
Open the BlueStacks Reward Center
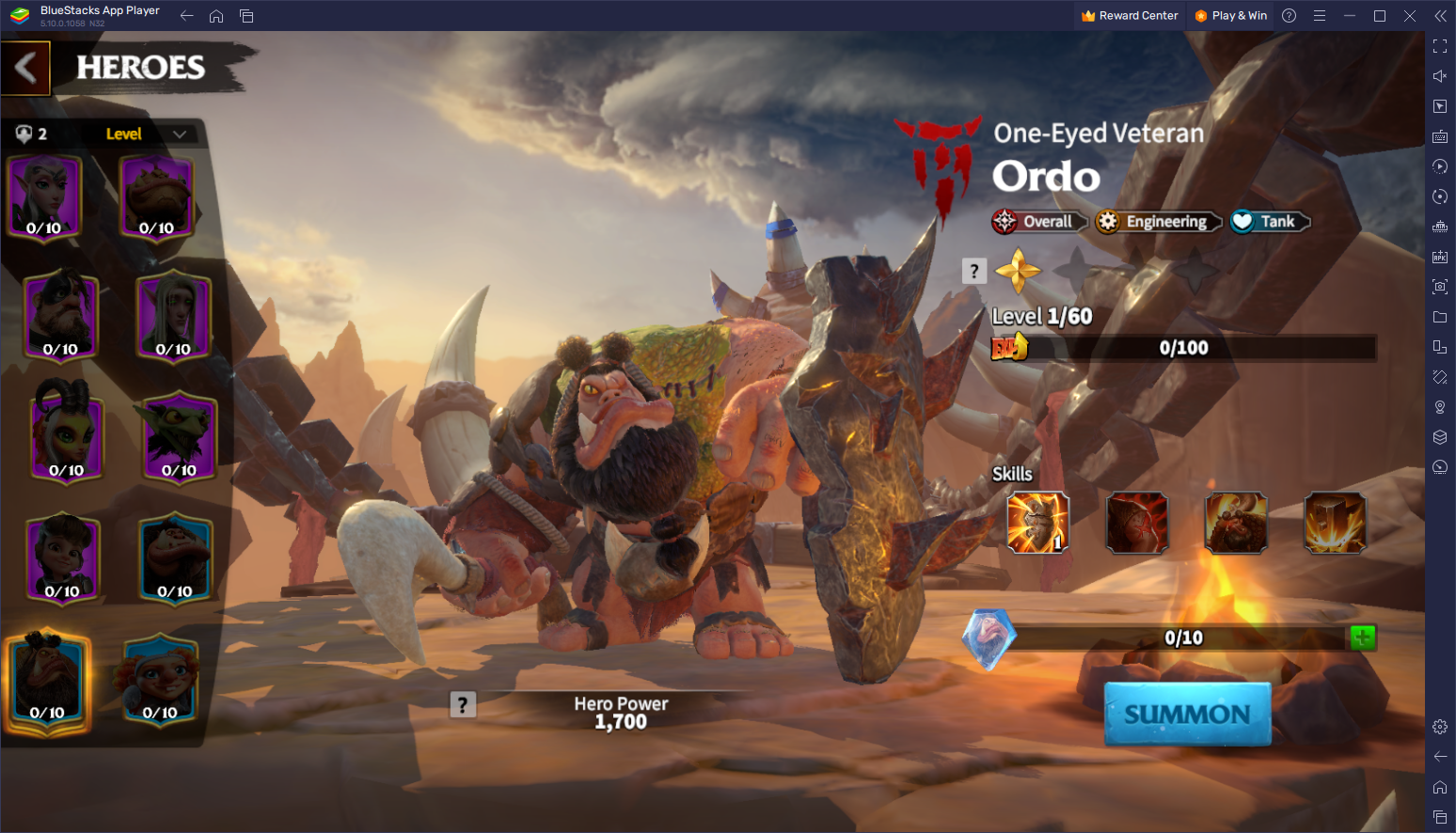point(1130,16)
